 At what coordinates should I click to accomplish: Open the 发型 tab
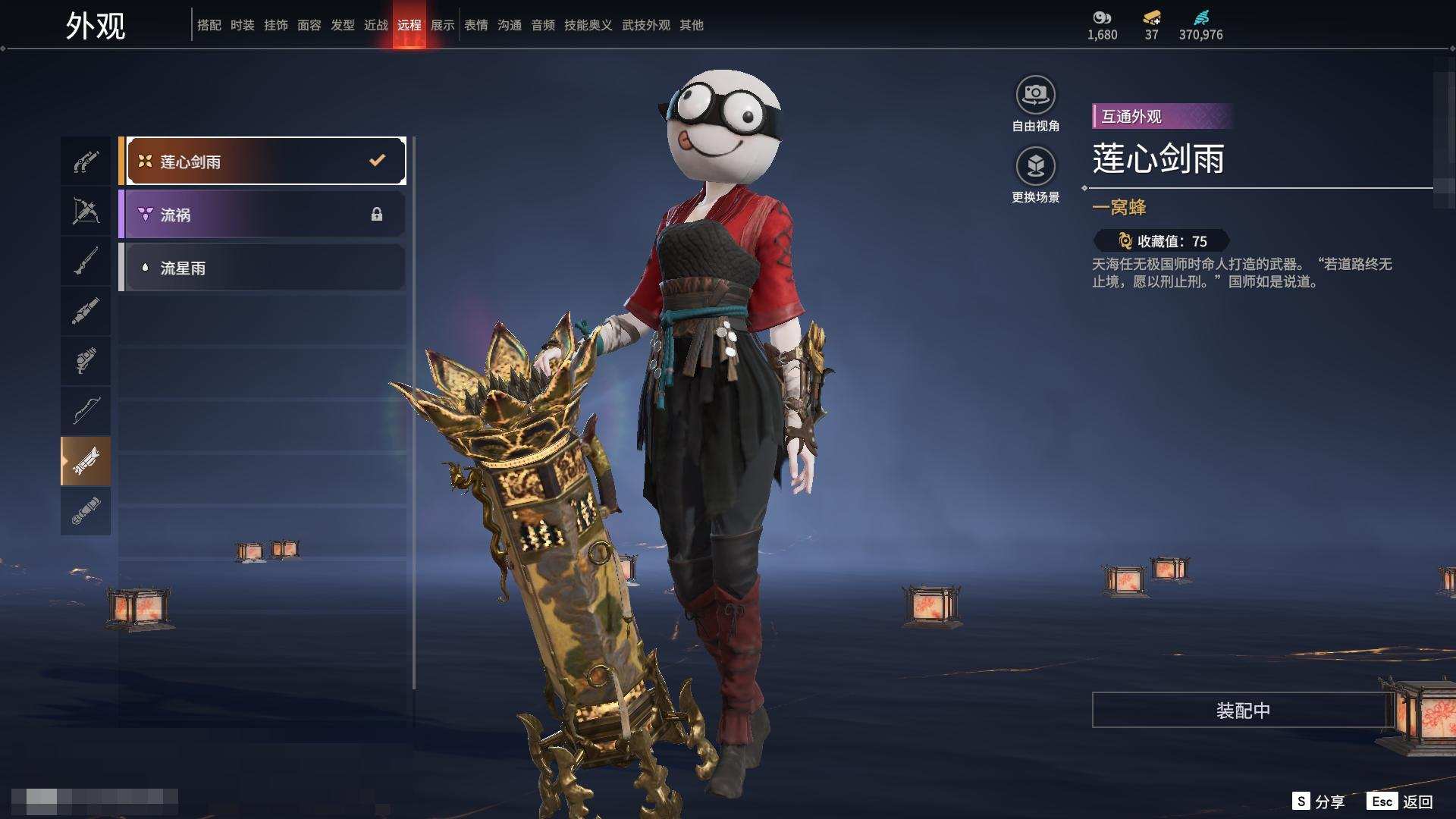[x=342, y=25]
